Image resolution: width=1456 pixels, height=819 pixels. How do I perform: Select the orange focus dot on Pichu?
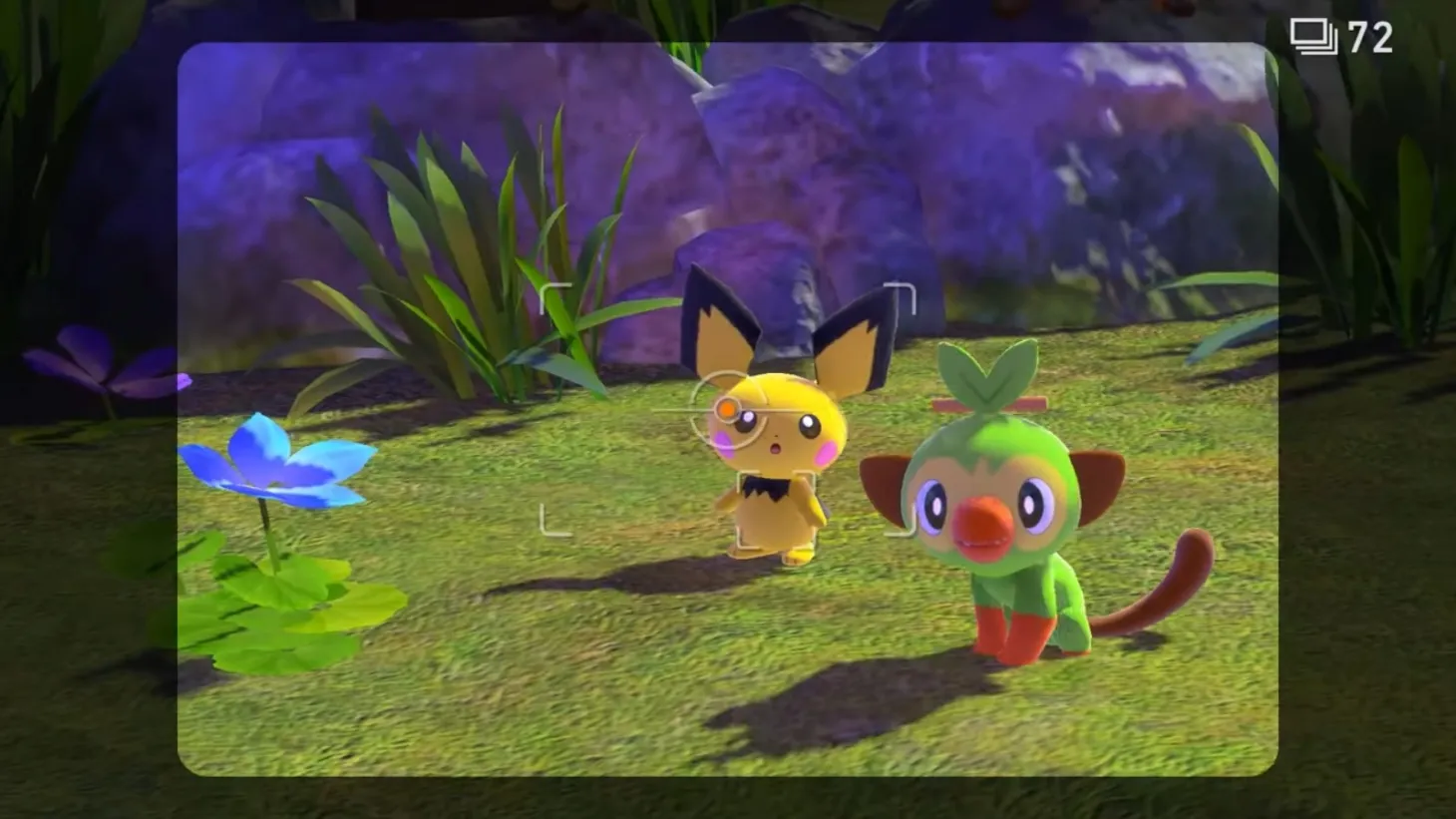729,407
